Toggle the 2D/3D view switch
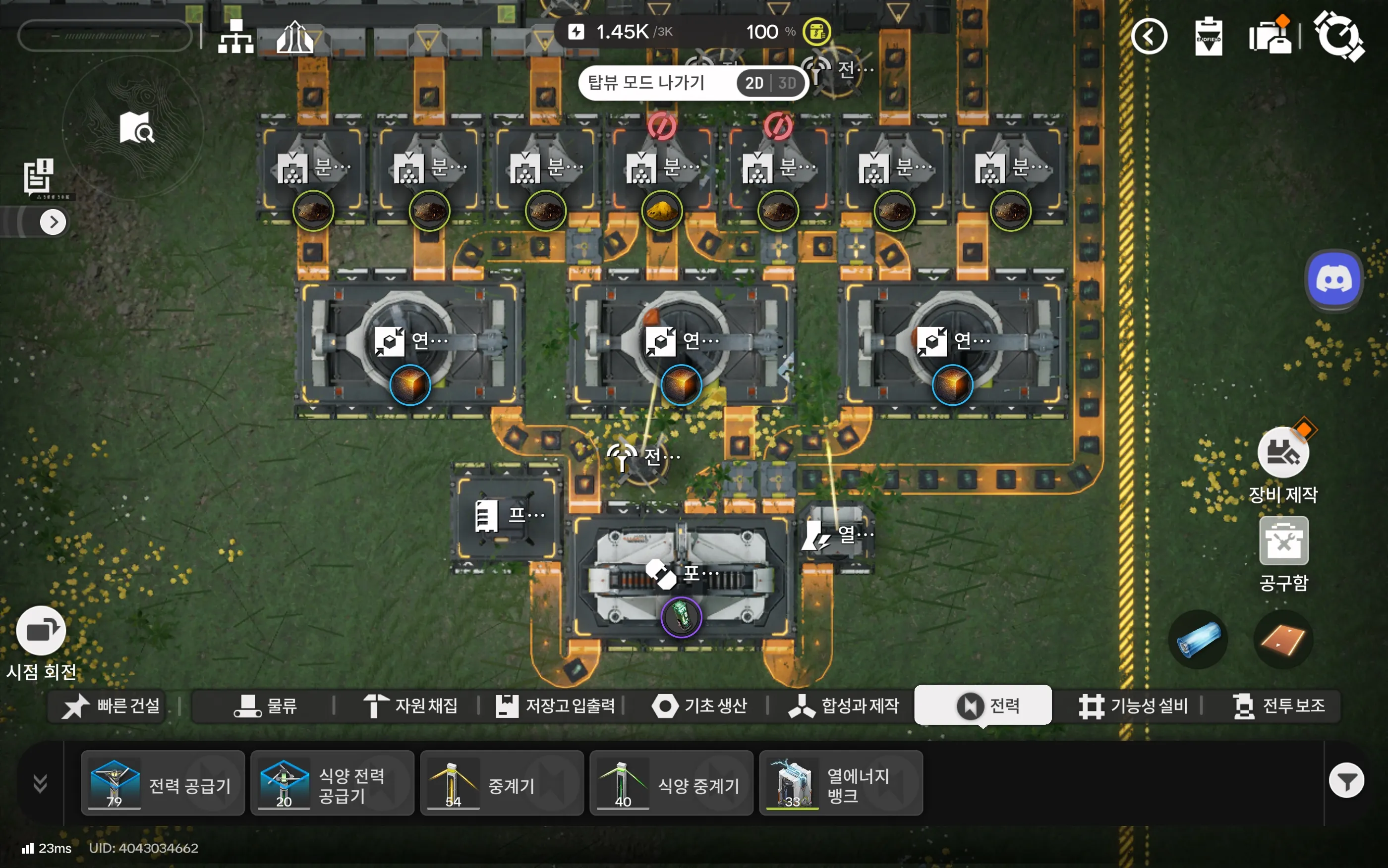The image size is (1388, 868). coord(770,83)
